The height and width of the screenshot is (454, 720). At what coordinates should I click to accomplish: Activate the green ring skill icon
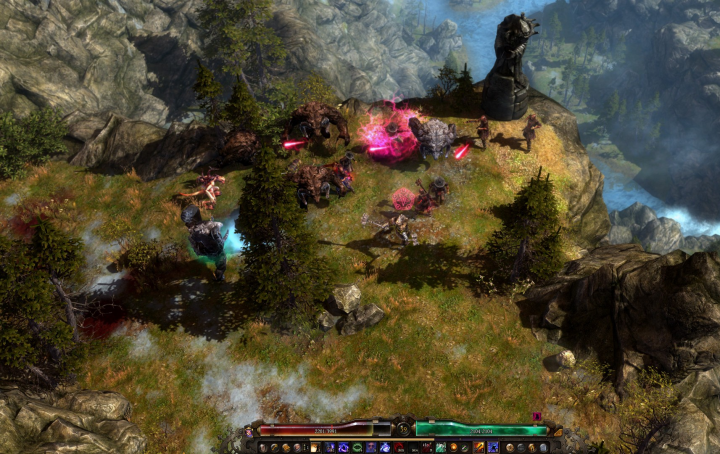tap(358, 447)
